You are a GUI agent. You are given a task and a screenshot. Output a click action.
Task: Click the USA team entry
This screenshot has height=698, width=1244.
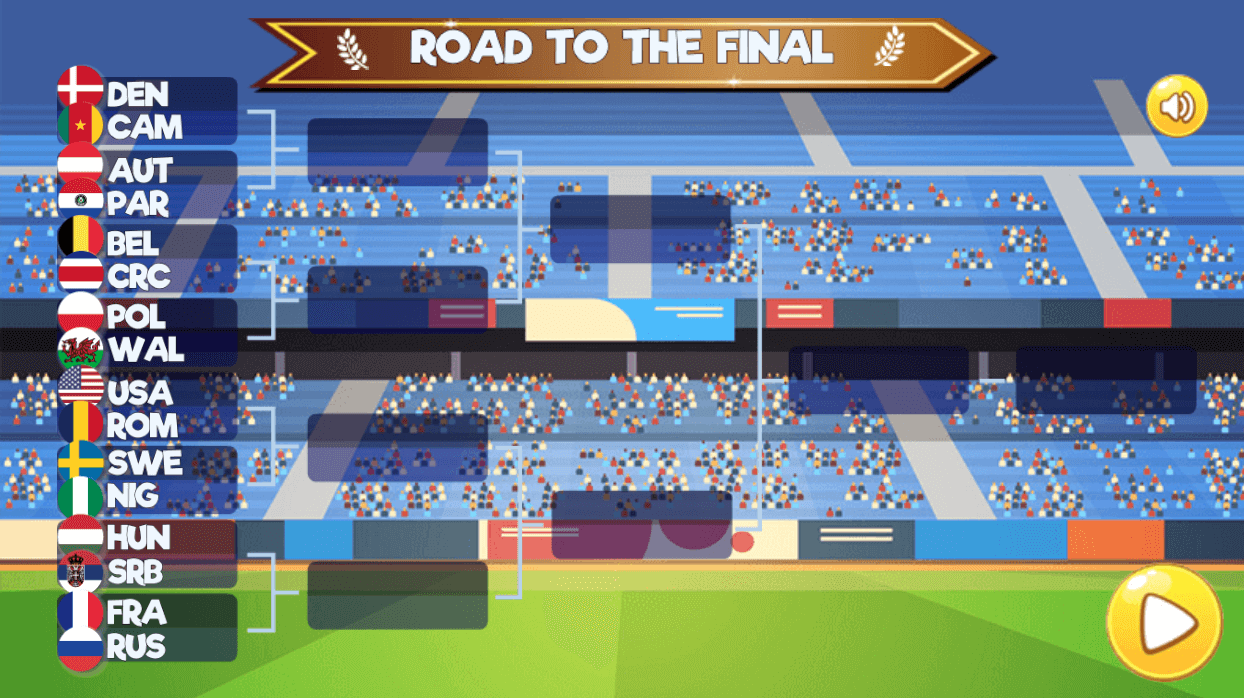(147, 391)
